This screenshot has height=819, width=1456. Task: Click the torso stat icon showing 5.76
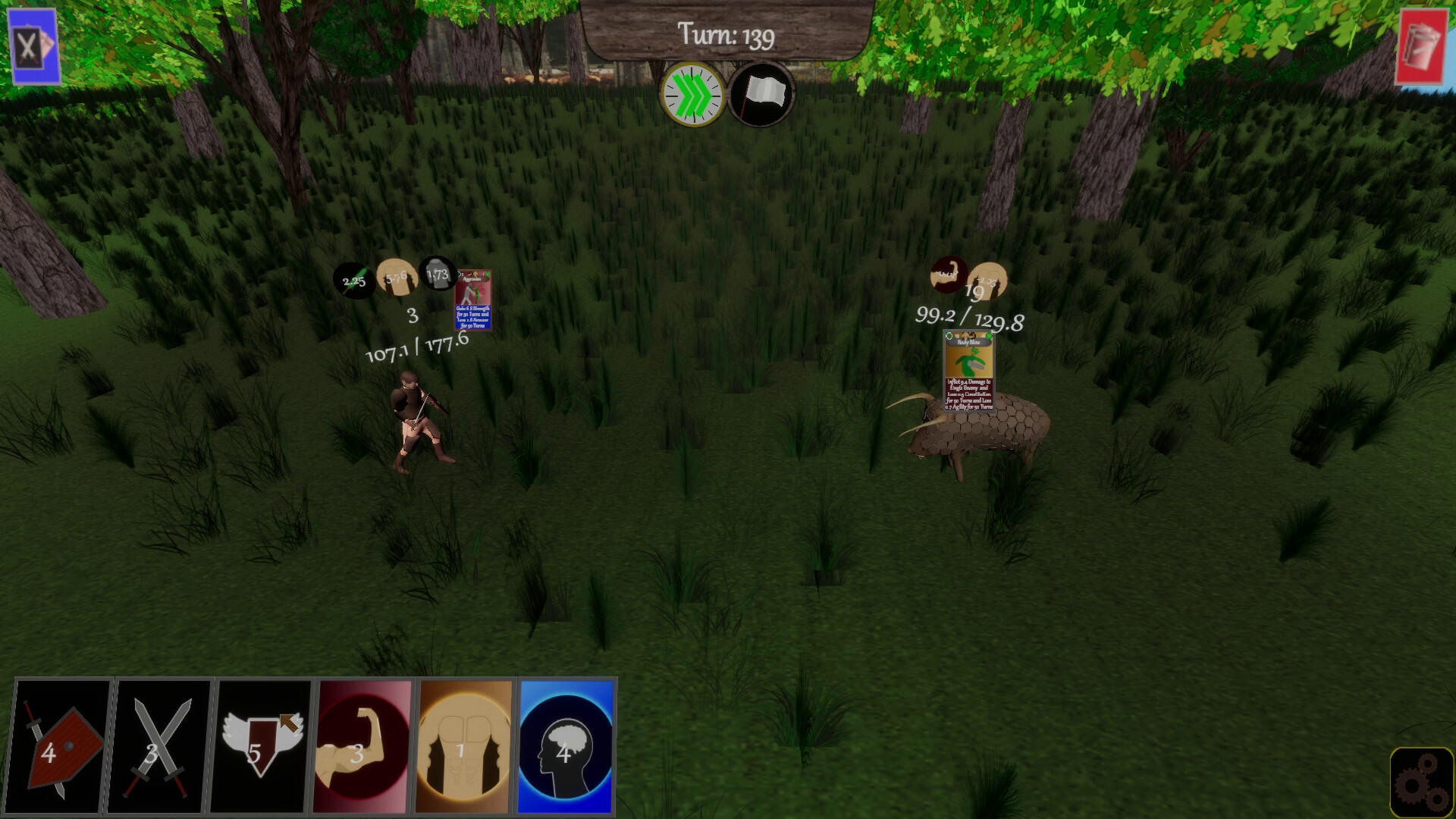tap(396, 275)
